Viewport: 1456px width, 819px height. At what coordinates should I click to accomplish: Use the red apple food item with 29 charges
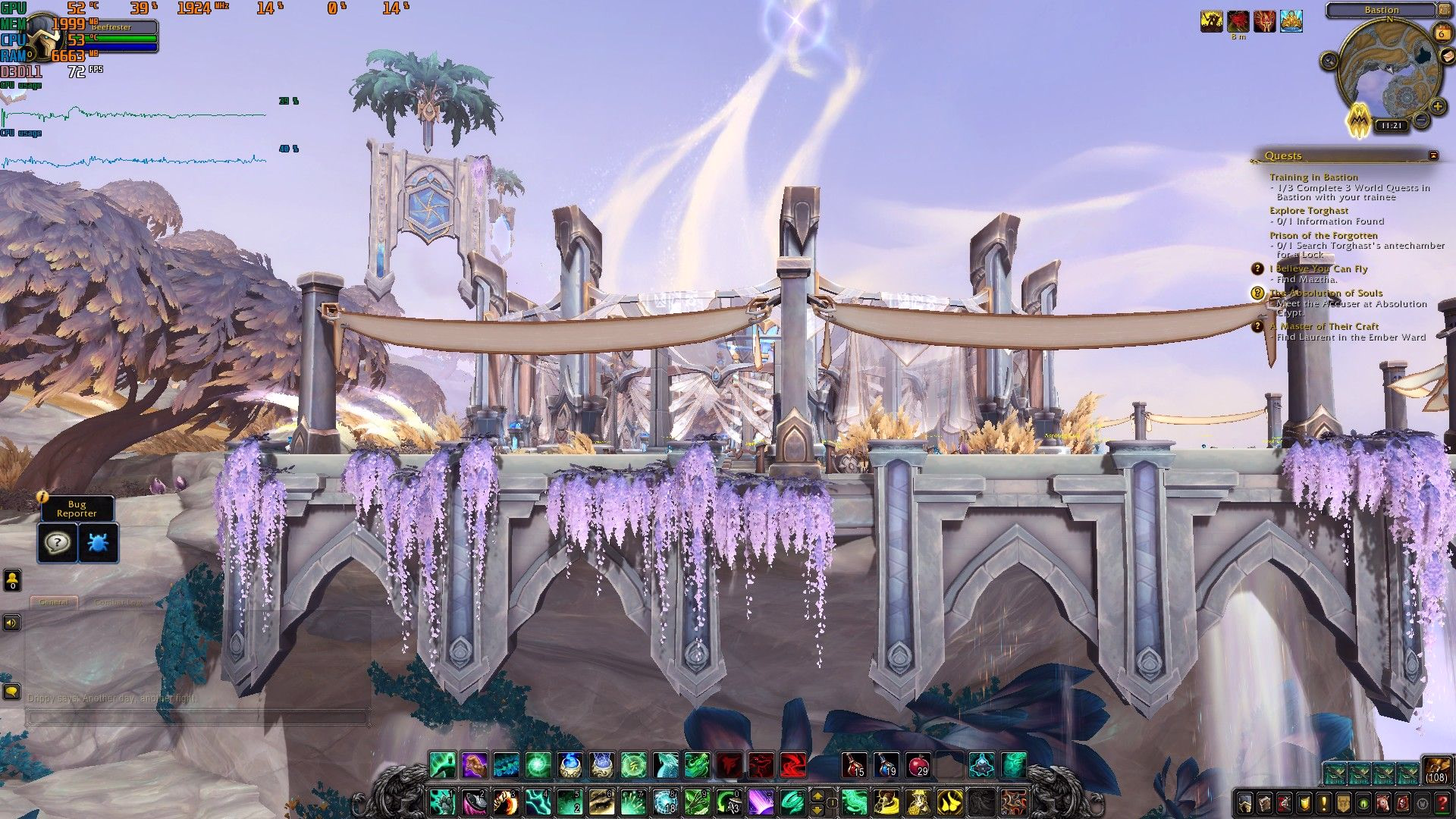pos(918,765)
